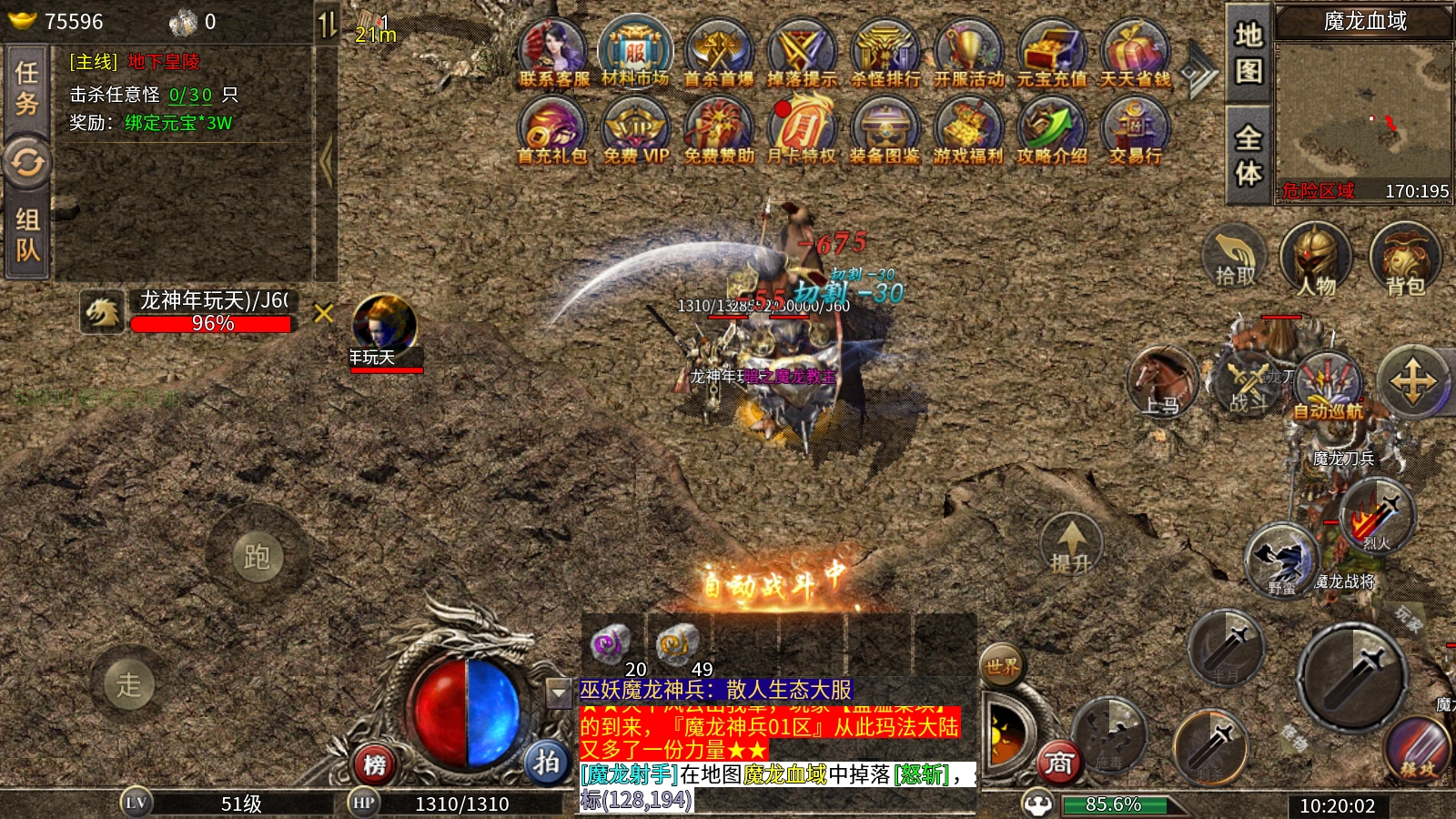This screenshot has height=819, width=1456.
Task: Mount up with the 上马 button
Action: click(x=1160, y=382)
